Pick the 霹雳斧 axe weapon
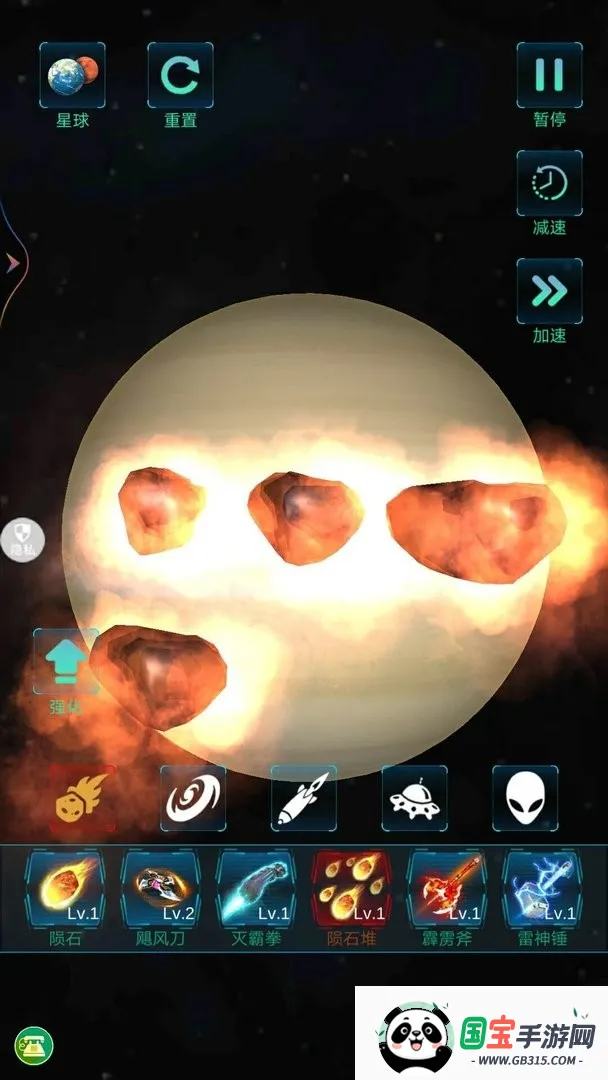The width and height of the screenshot is (608, 1080). 447,887
